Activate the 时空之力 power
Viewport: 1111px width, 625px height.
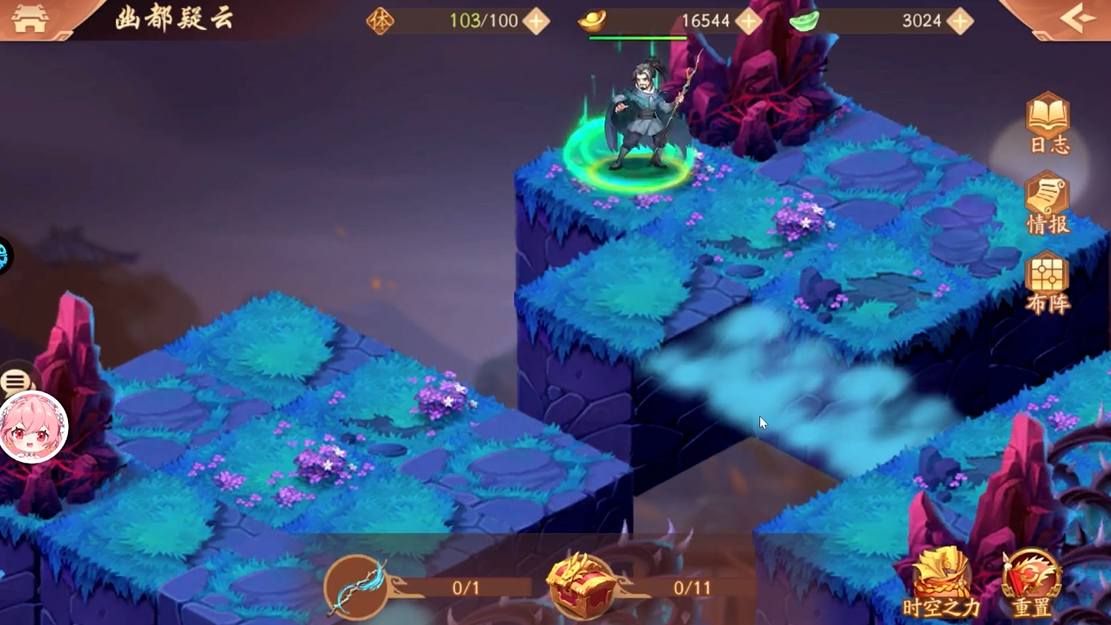941,582
